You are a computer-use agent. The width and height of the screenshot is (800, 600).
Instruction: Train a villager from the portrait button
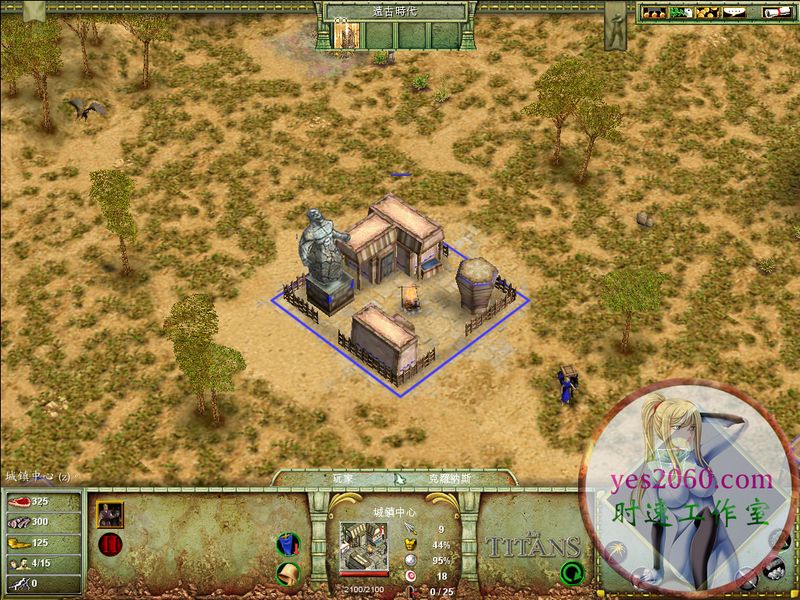click(x=110, y=514)
